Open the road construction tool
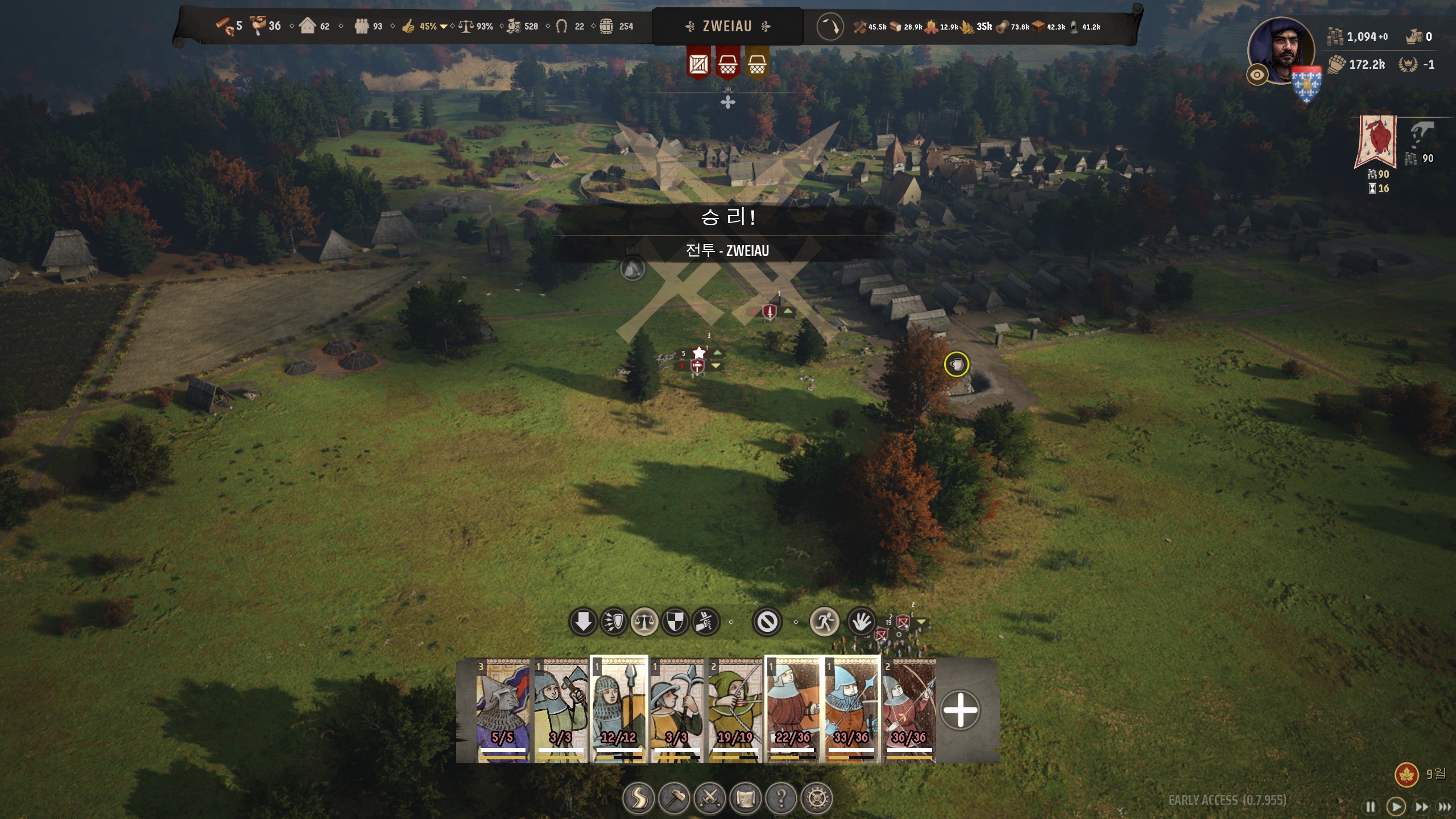This screenshot has width=1456, height=819. pos(638,799)
